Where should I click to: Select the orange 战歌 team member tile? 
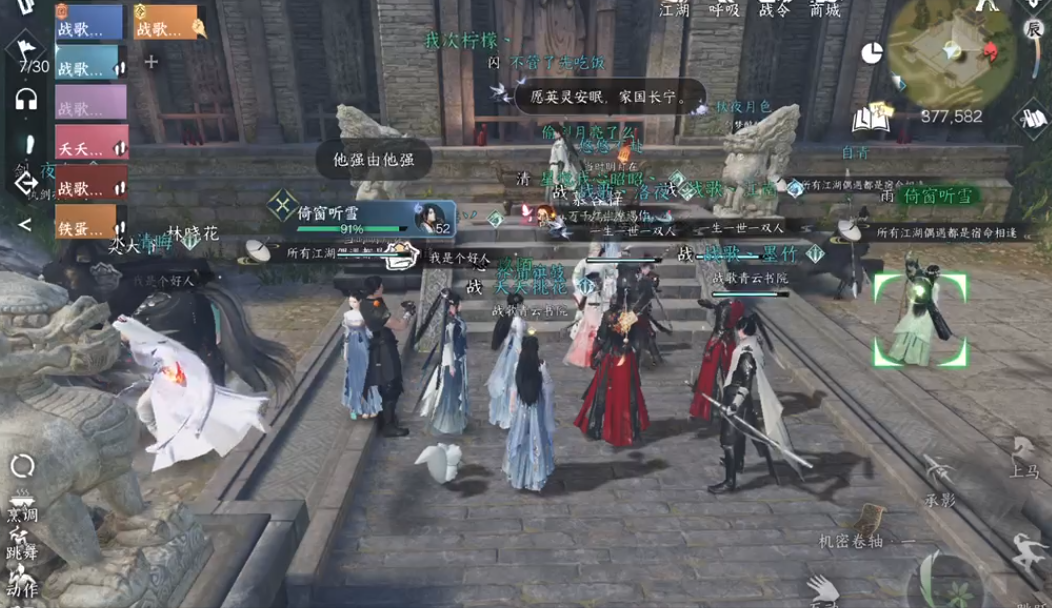pyautogui.click(x=164, y=22)
